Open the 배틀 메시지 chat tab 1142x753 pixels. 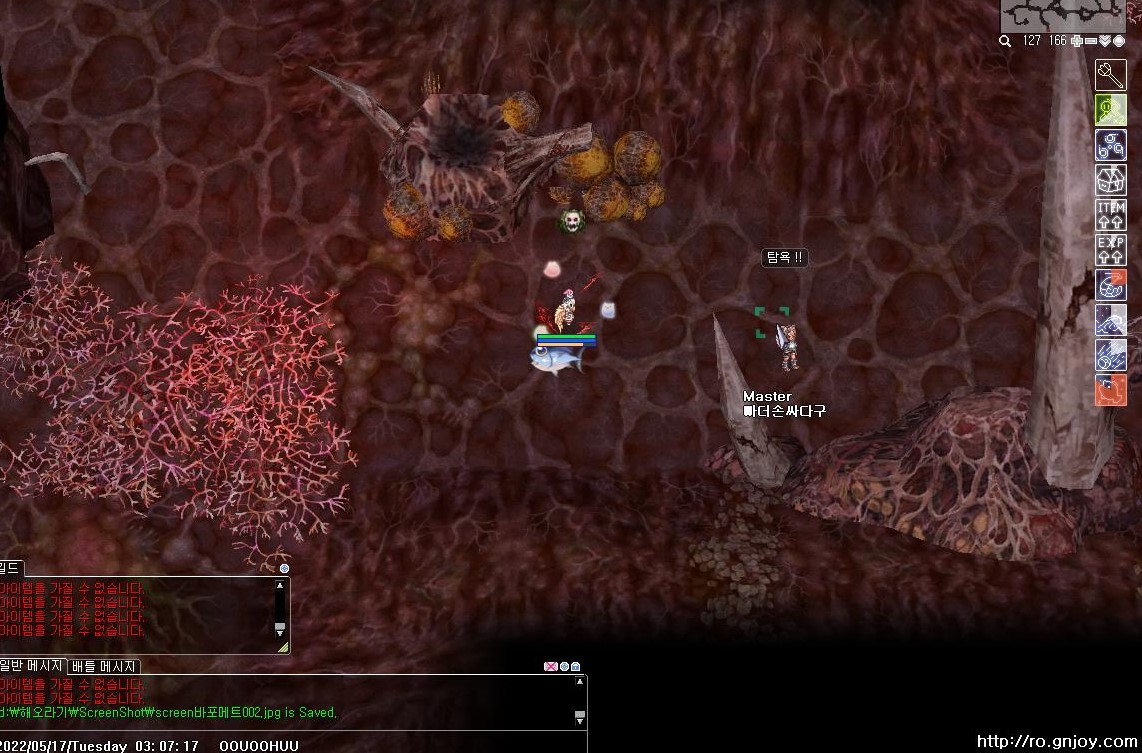pyautogui.click(x=105, y=666)
